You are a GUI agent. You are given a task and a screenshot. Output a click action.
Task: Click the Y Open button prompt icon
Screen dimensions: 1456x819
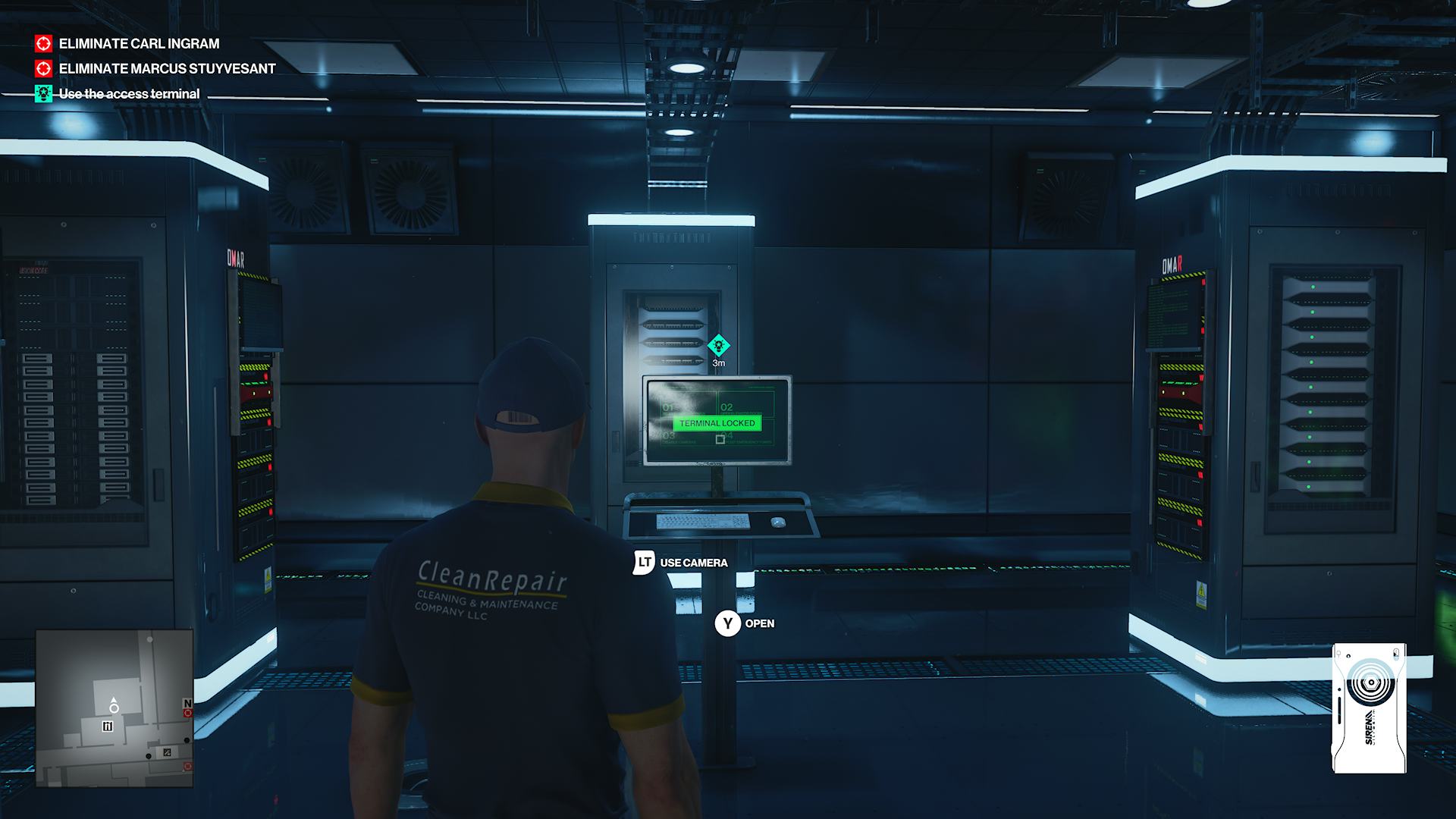point(727,623)
